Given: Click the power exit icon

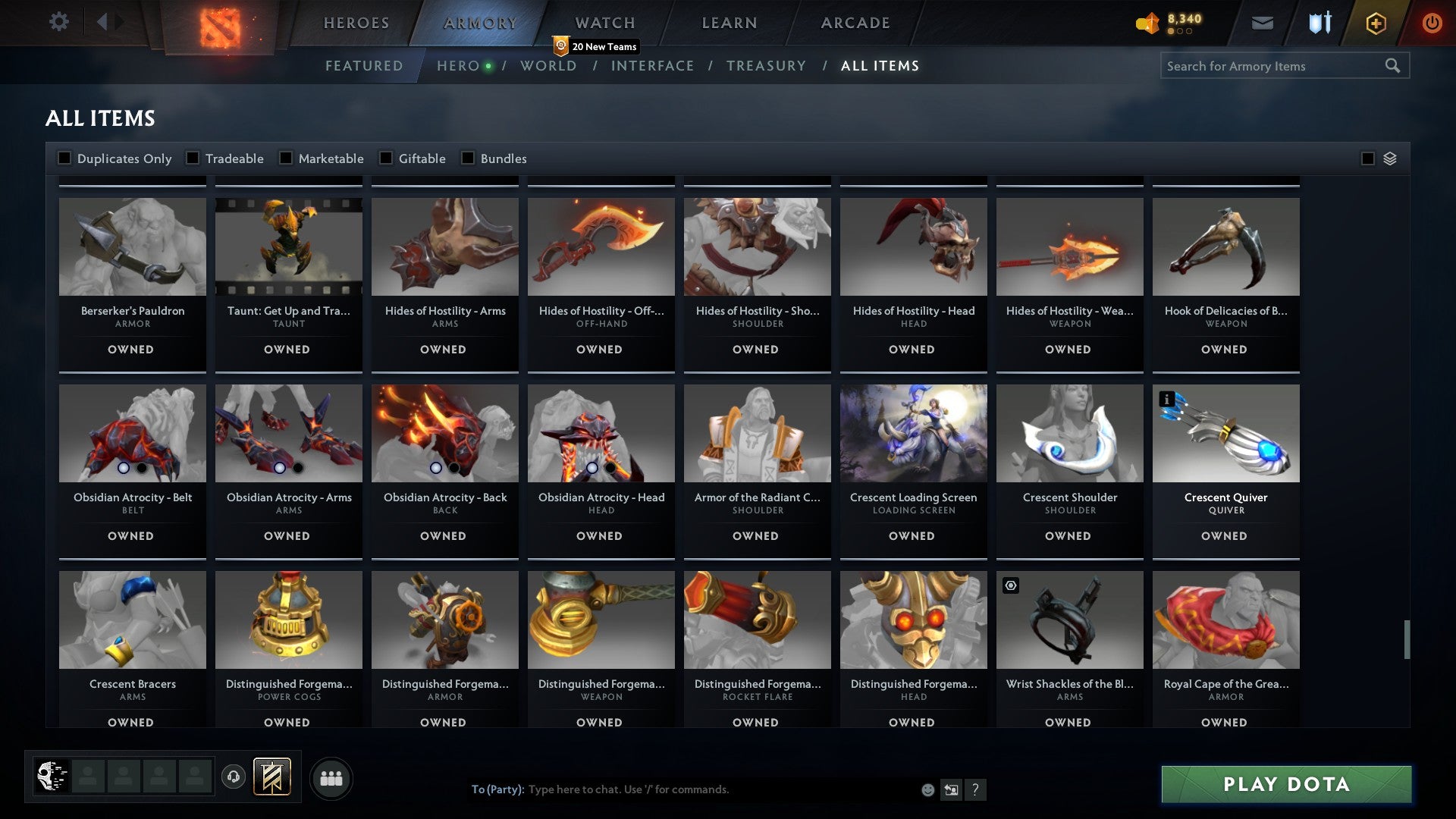Looking at the screenshot, I should [x=1432, y=23].
